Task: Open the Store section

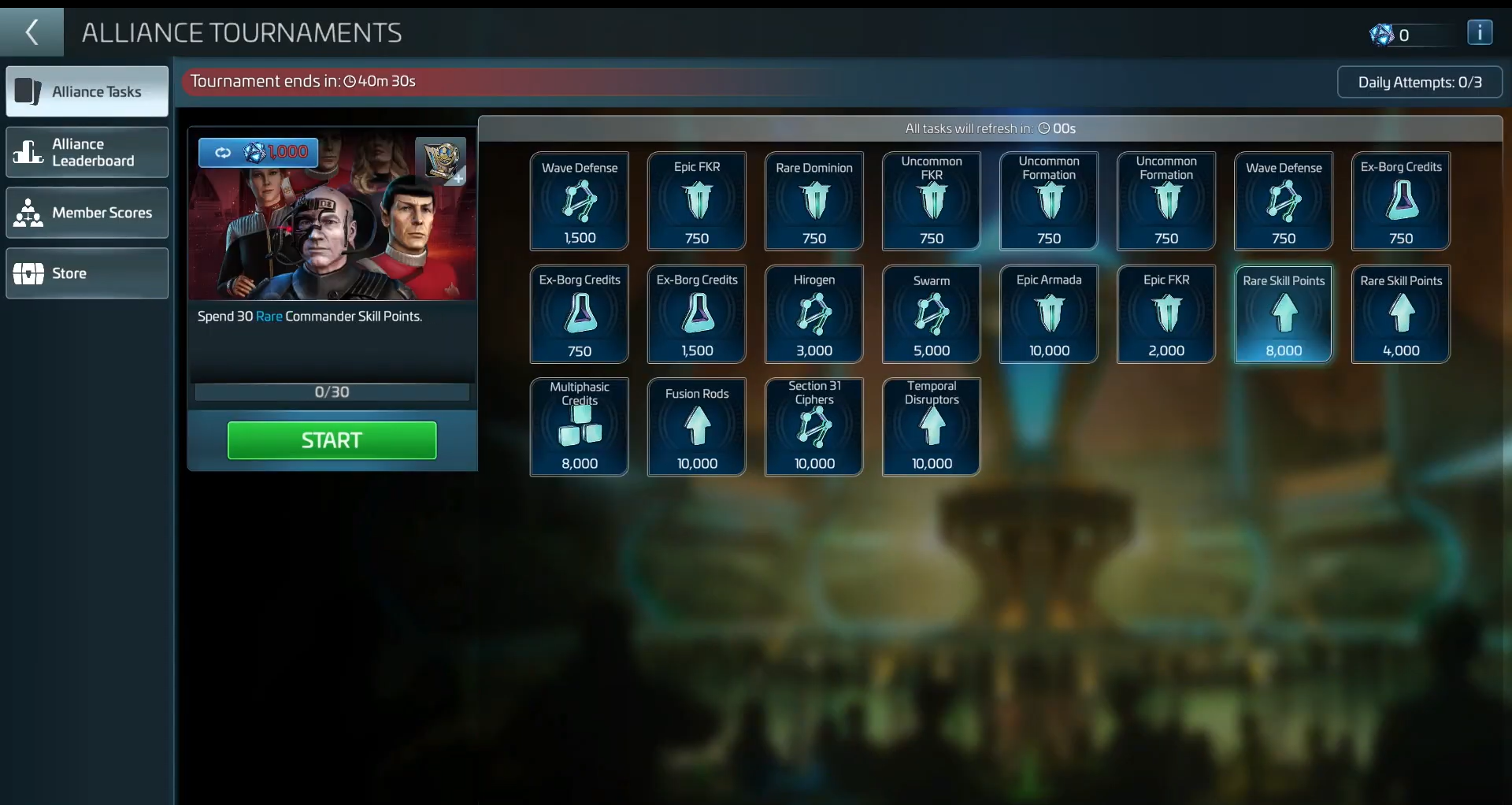Action: [x=87, y=273]
